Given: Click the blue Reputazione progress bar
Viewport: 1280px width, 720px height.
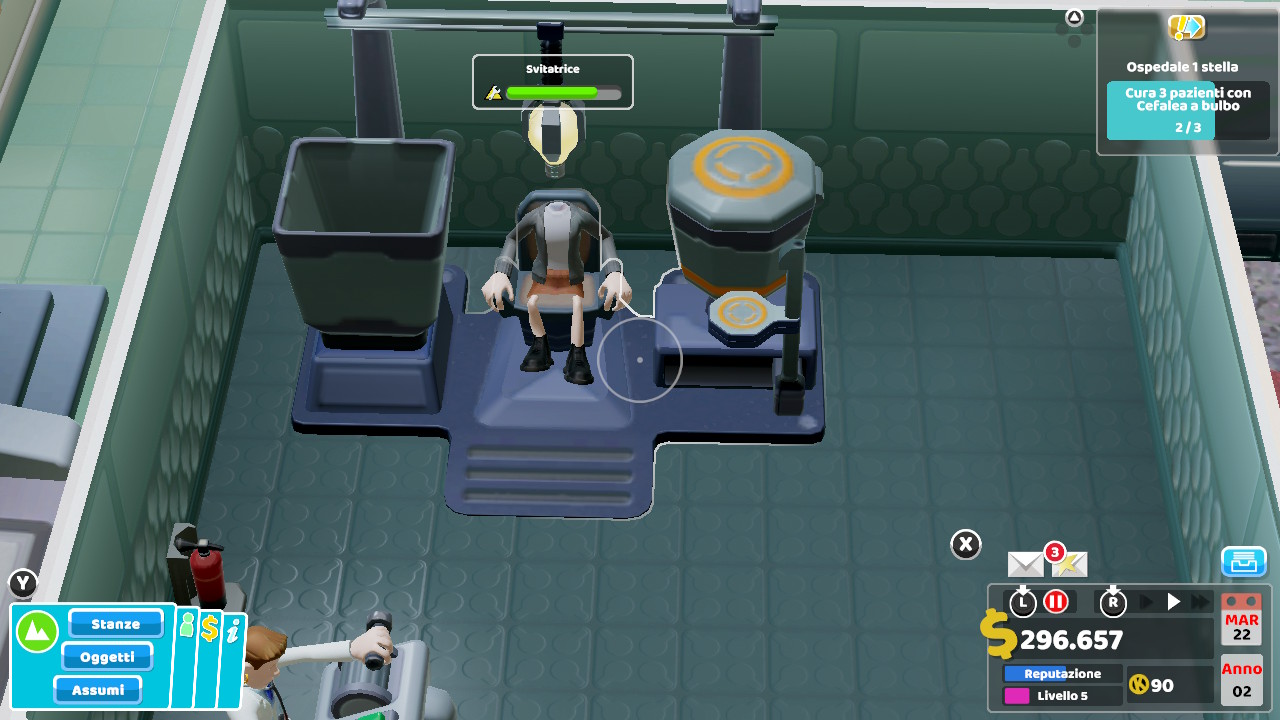Looking at the screenshot, I should [x=1061, y=673].
